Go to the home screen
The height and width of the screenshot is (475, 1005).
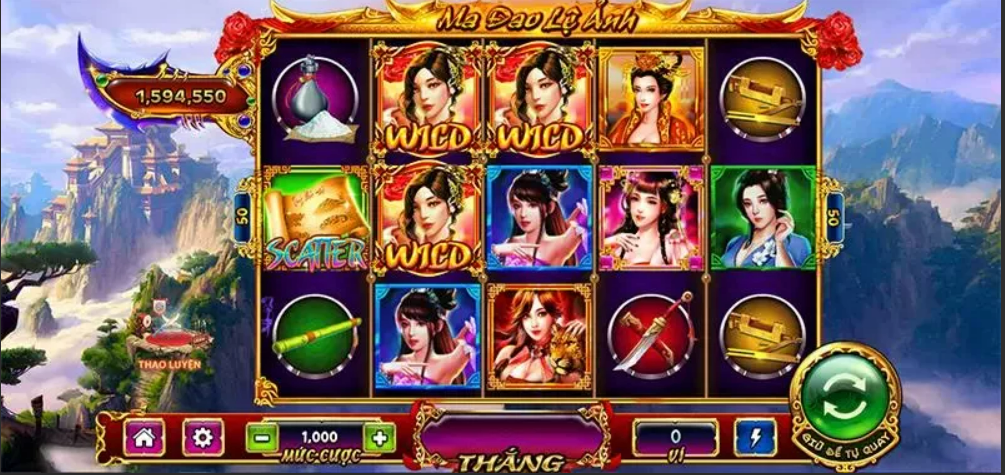[143, 437]
